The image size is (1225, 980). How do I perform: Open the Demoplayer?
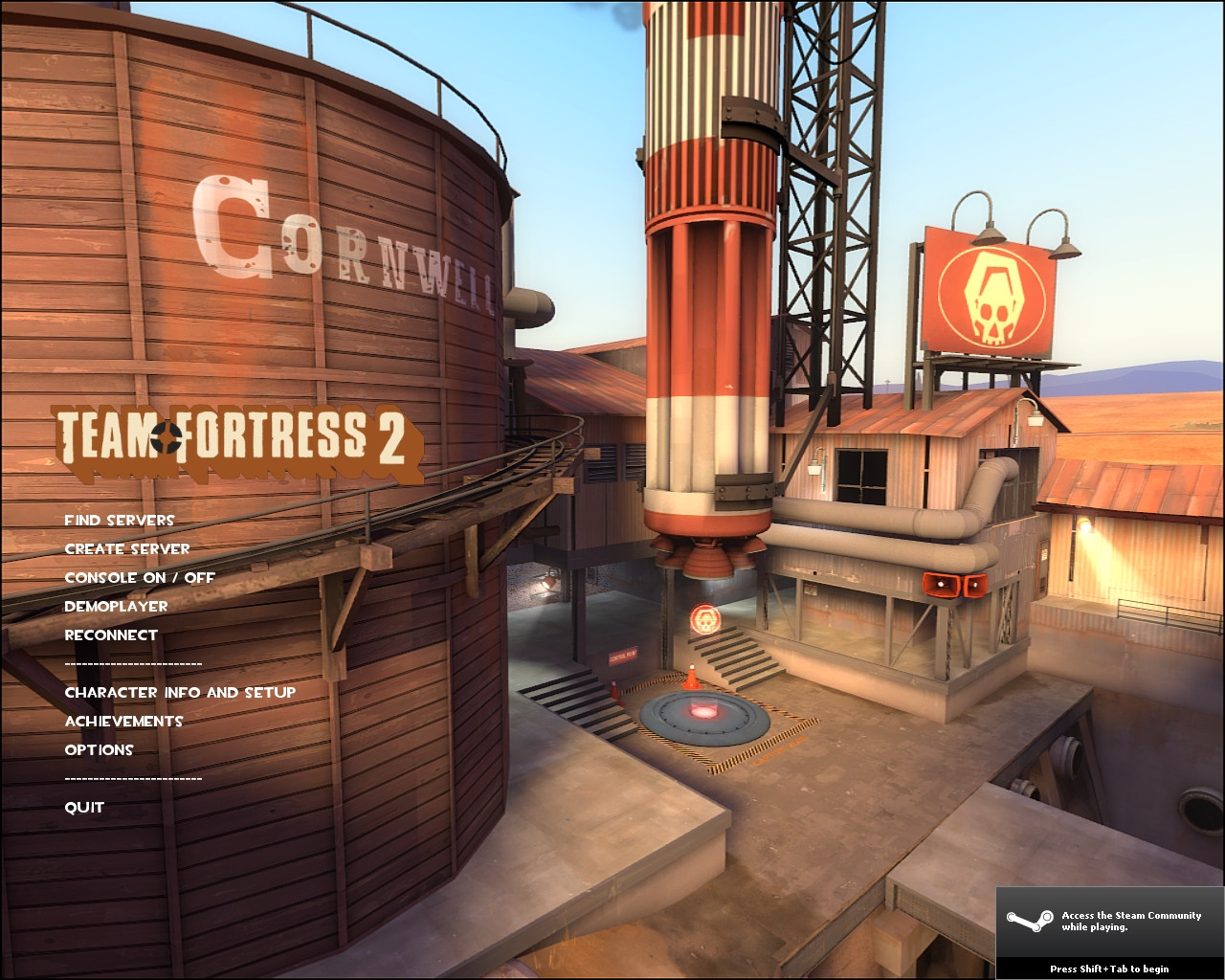click(x=115, y=606)
